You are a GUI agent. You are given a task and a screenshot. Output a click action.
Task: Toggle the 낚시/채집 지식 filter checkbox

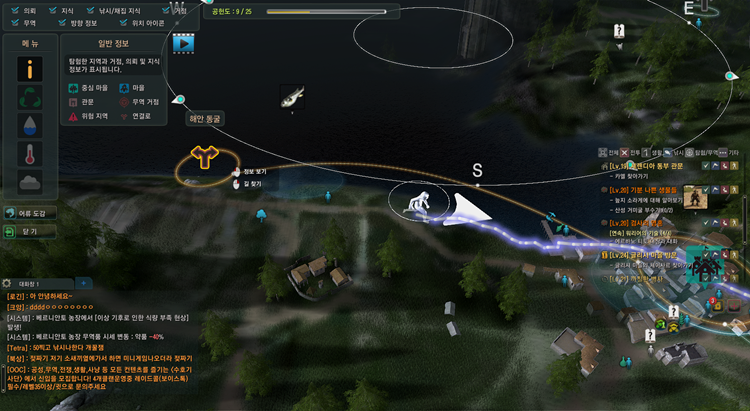89,9
